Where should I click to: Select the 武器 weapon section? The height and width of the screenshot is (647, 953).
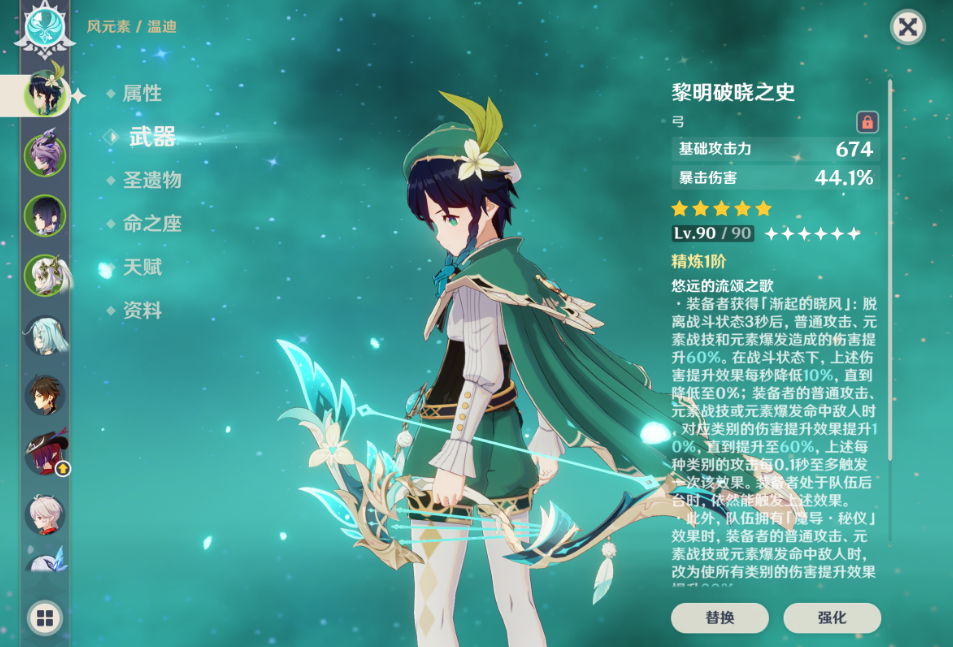click(x=152, y=138)
